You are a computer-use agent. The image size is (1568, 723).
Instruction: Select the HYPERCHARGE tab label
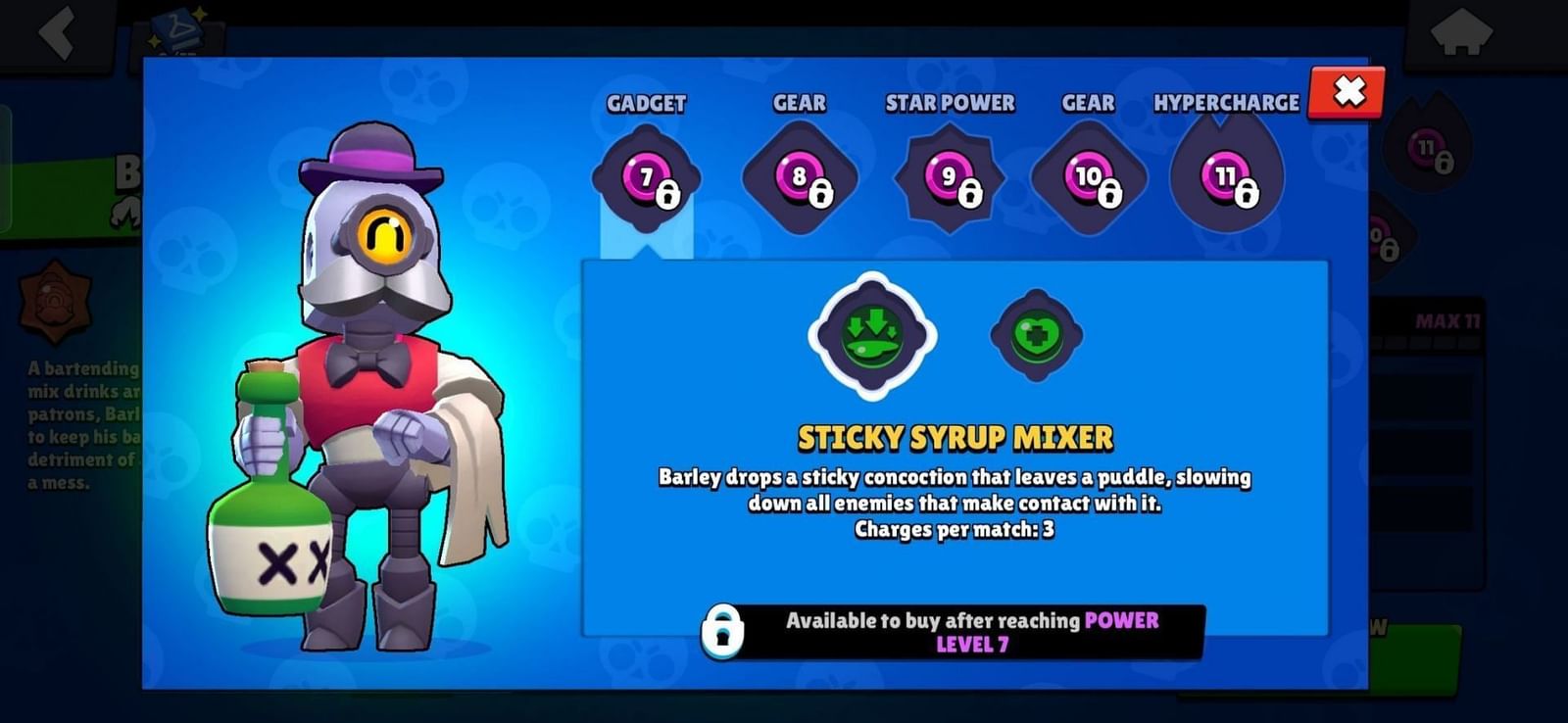point(1226,102)
